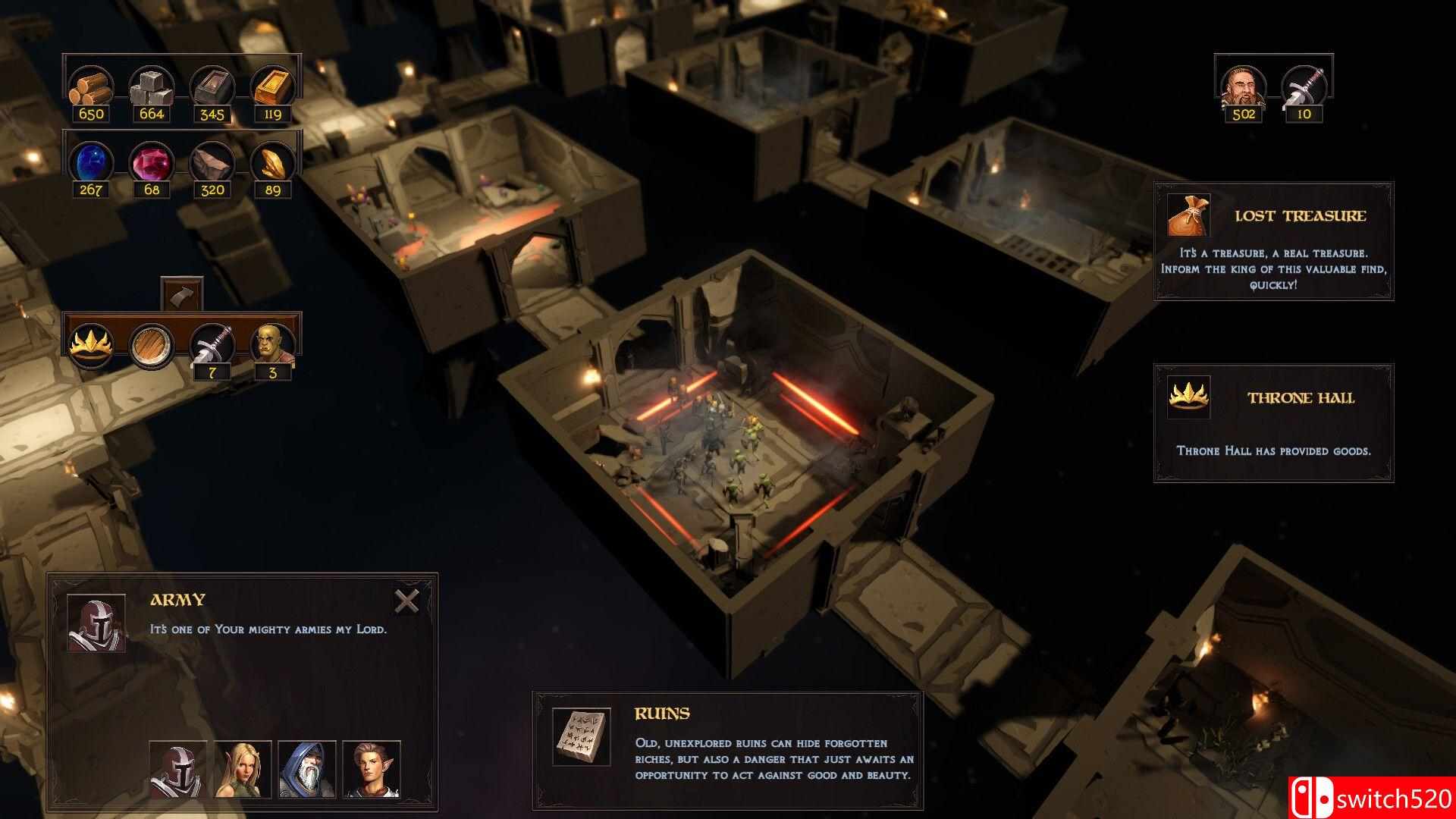The height and width of the screenshot is (819, 1456).
Task: Open the Throne Hall notification
Action: (1273, 423)
